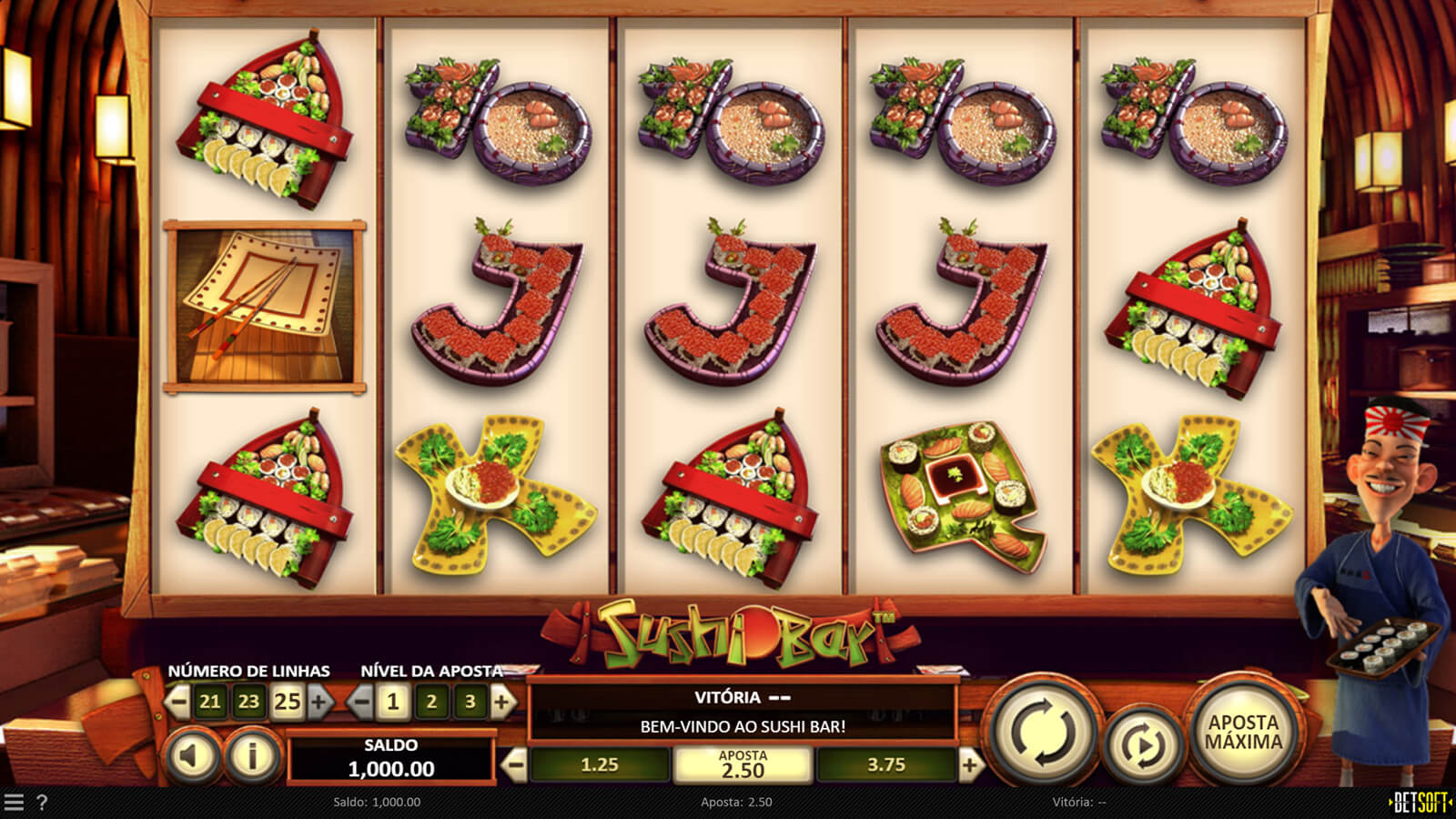Increase the Aposta bet amount
Screen dimensions: 1456x819
coord(970,765)
